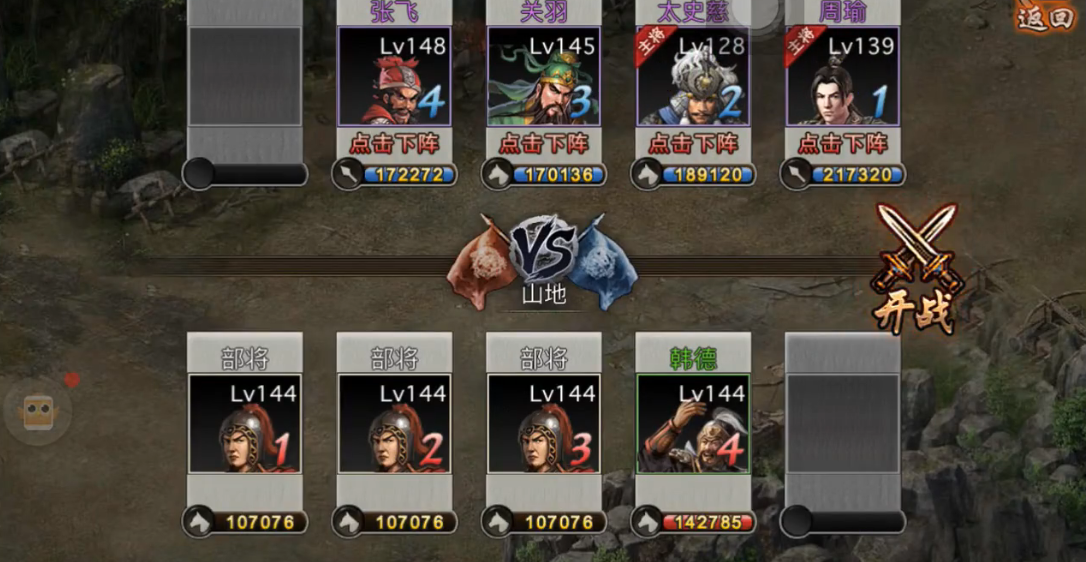Remove 关羽 via 点击下阵
This screenshot has height=562, width=1086.
click(543, 143)
